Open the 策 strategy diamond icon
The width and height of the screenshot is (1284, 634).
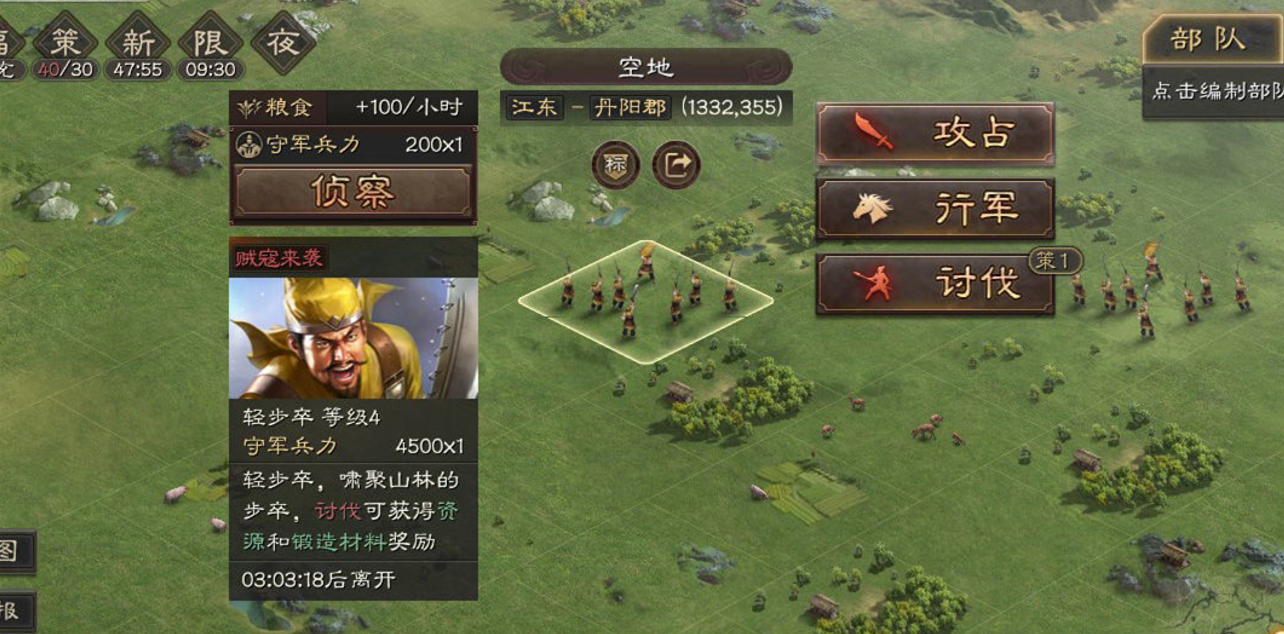tap(65, 42)
